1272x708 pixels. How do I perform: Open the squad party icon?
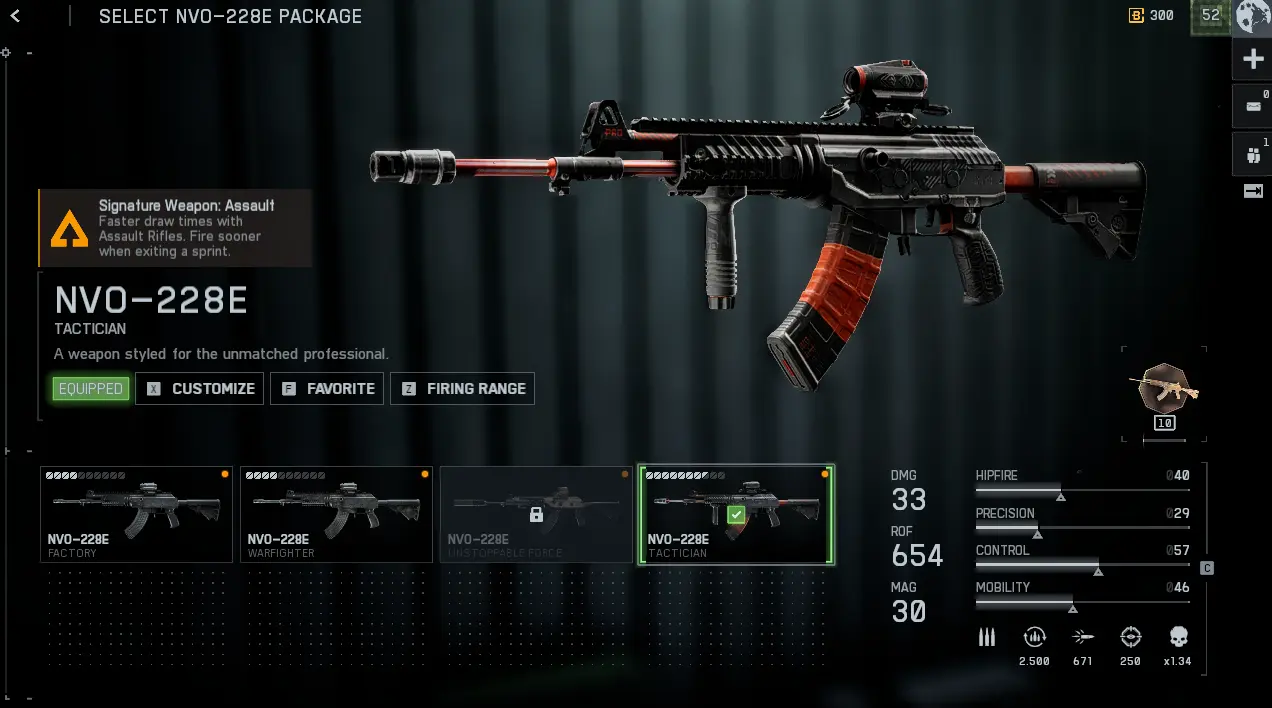(1253, 154)
